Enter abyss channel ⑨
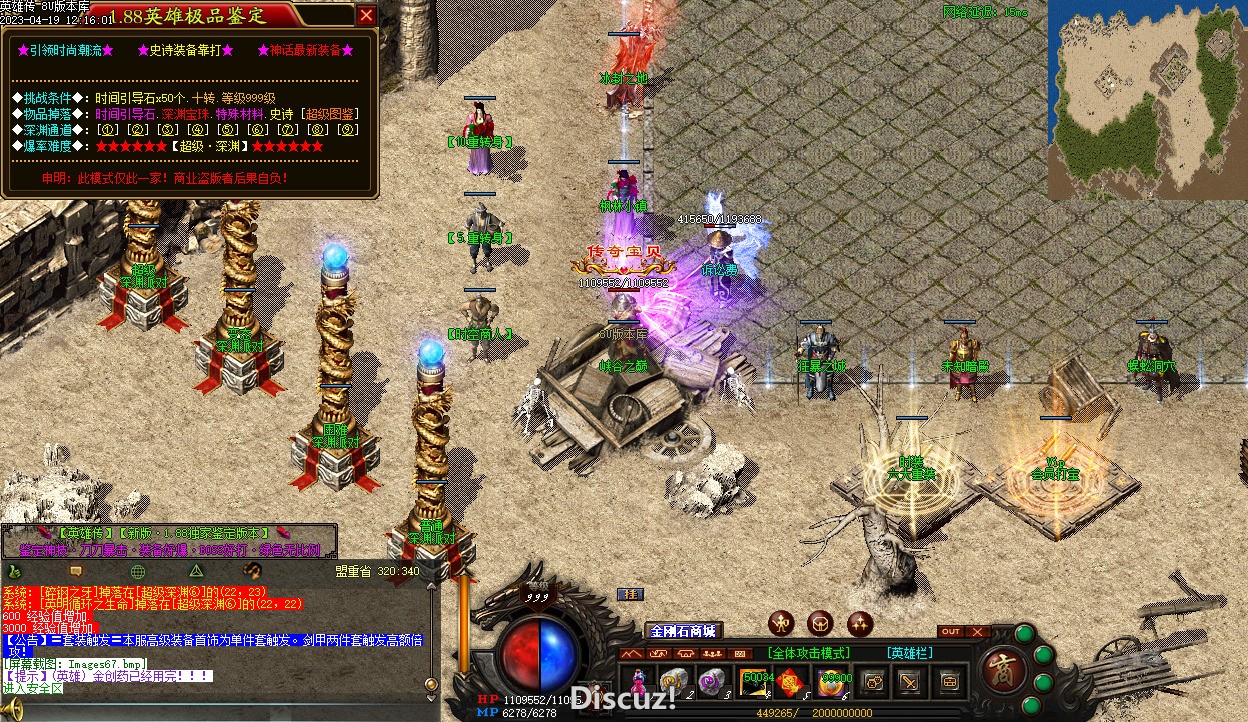The image size is (1248, 722). pos(347,130)
